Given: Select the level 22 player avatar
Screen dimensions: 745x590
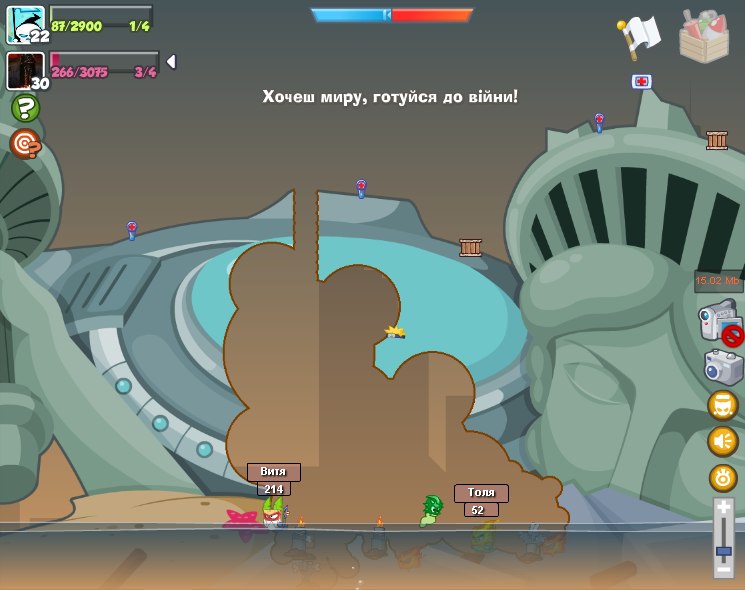Looking at the screenshot, I should click(x=24, y=23).
